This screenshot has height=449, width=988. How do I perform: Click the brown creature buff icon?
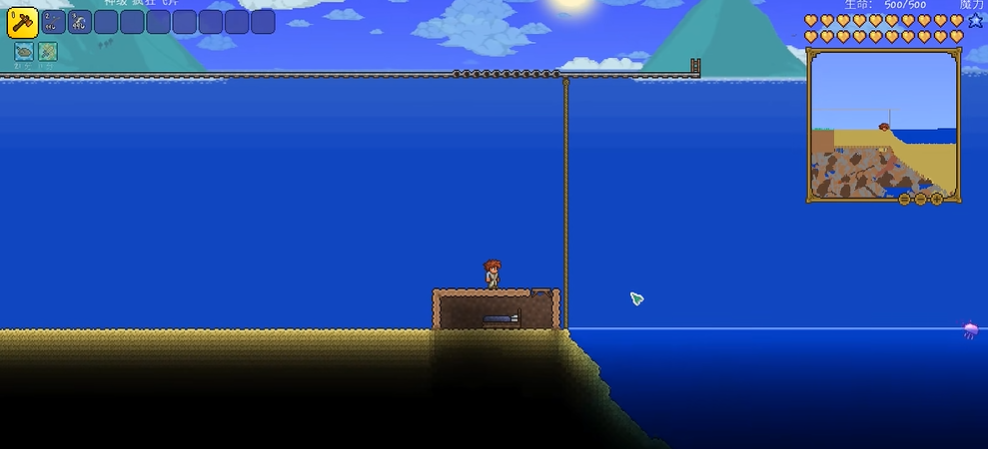point(24,51)
